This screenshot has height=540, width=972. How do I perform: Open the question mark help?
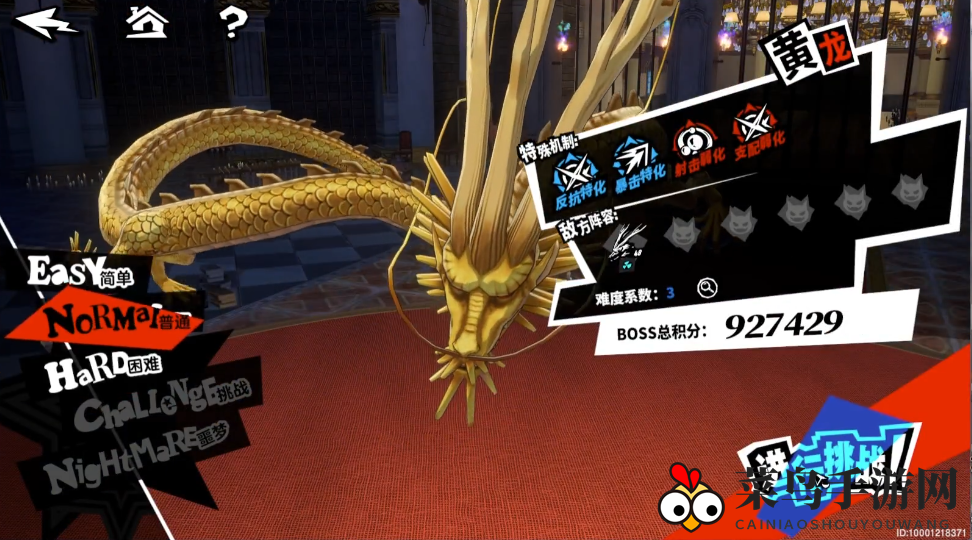tap(232, 22)
